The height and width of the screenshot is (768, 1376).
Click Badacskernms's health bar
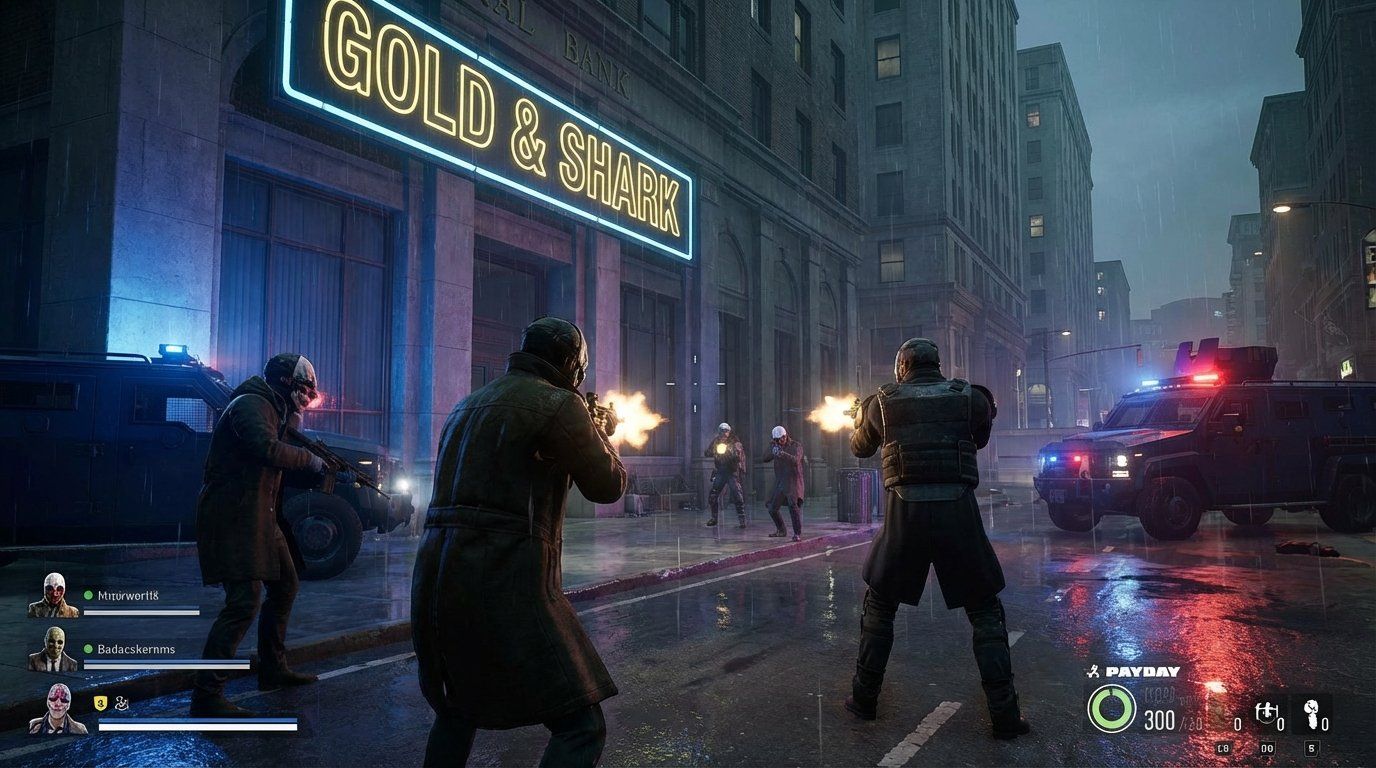click(x=166, y=664)
